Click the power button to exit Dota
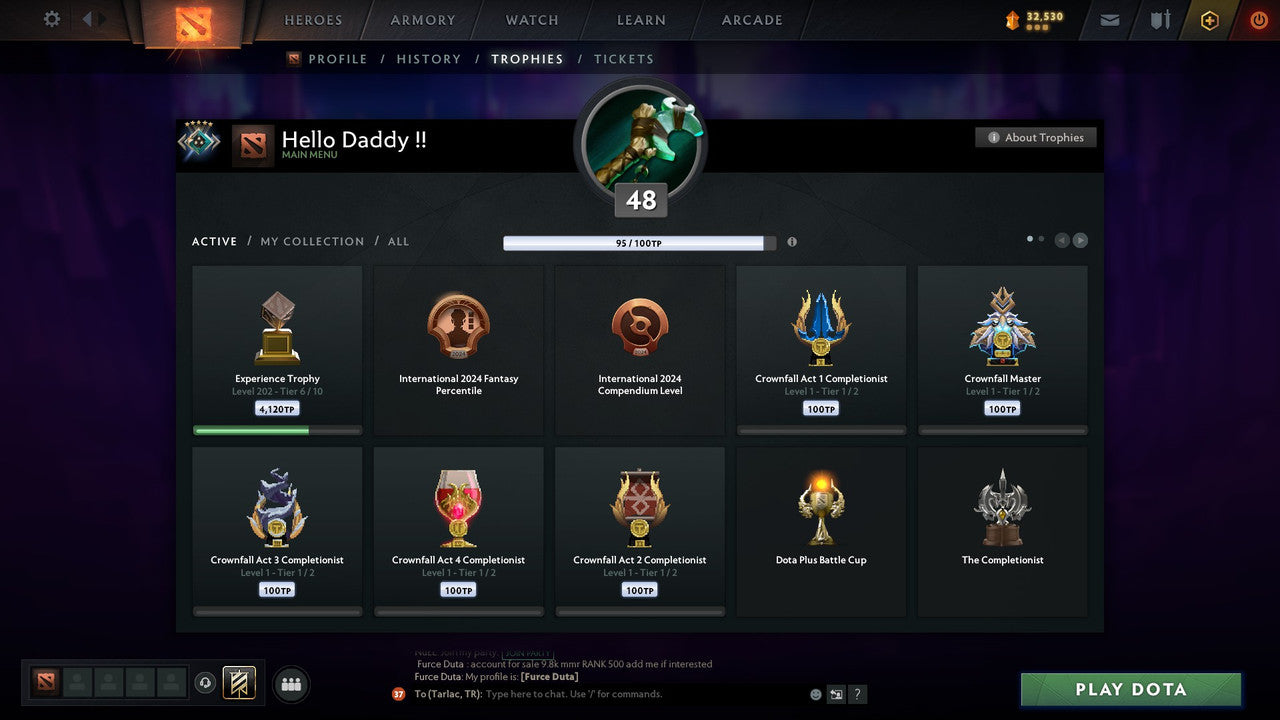Viewport: 1280px width, 720px height. [1258, 19]
